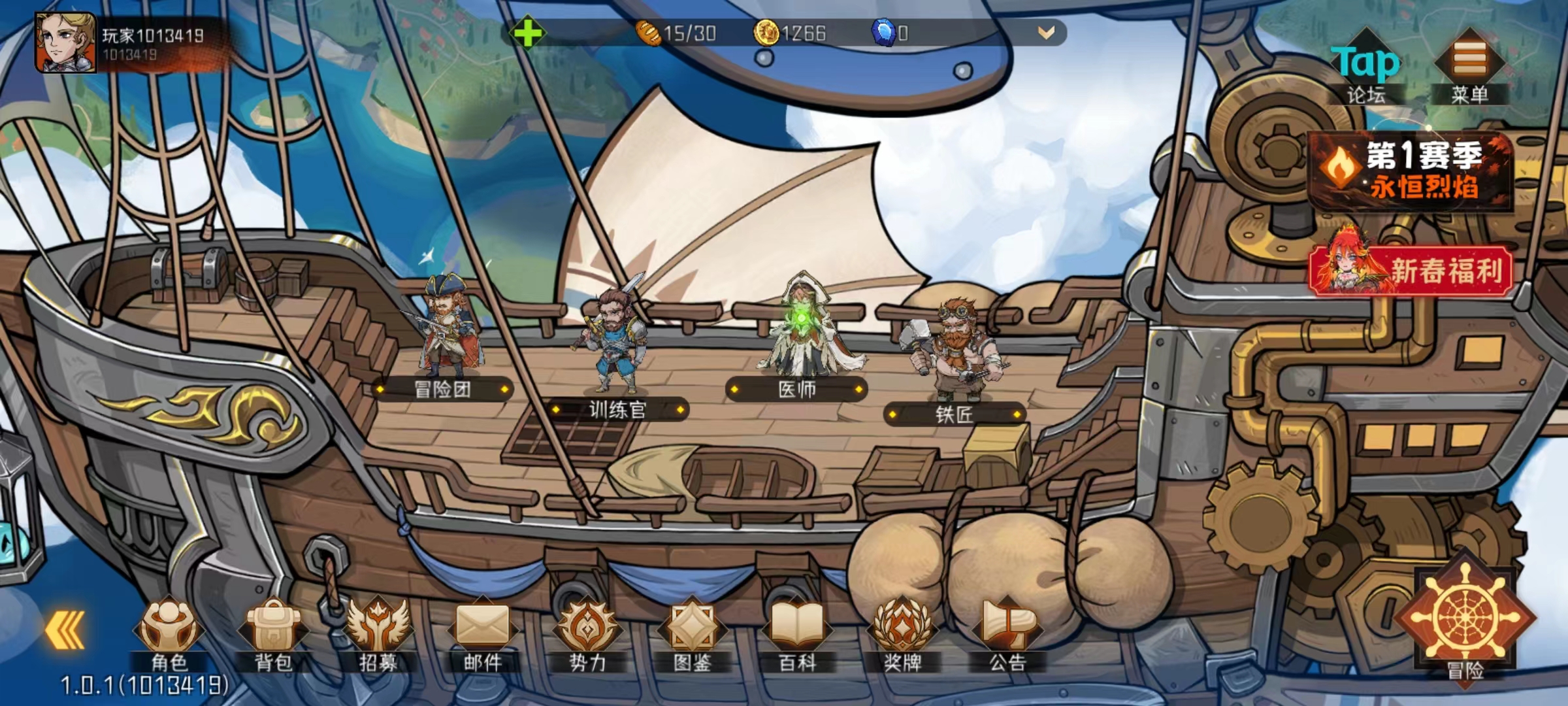Select the 铁匠 blacksmith label
Viewport: 1568px width, 706px height.
click(955, 414)
